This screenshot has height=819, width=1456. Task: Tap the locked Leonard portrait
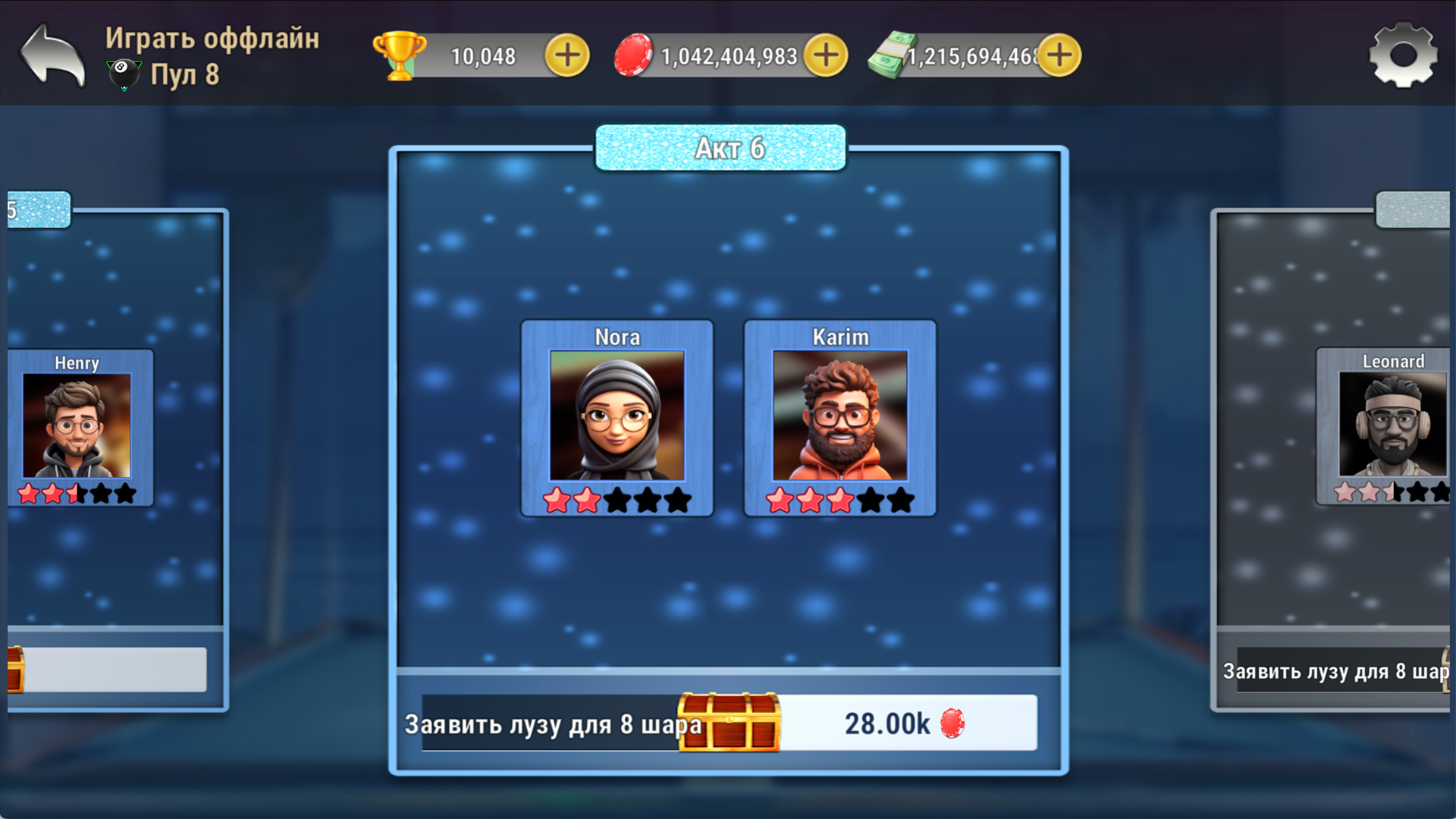click(x=1392, y=425)
